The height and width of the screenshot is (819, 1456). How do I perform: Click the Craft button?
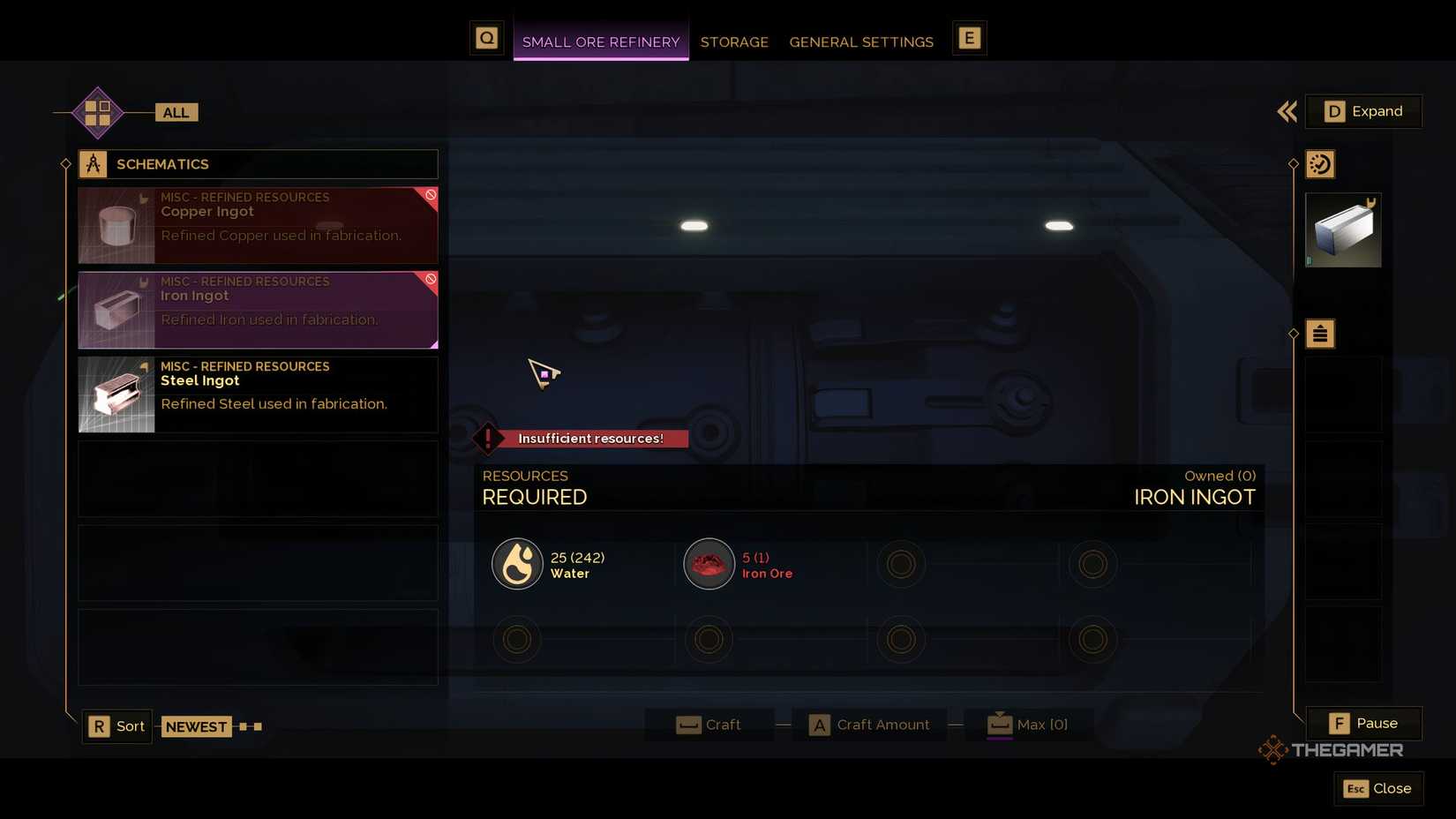click(x=710, y=724)
